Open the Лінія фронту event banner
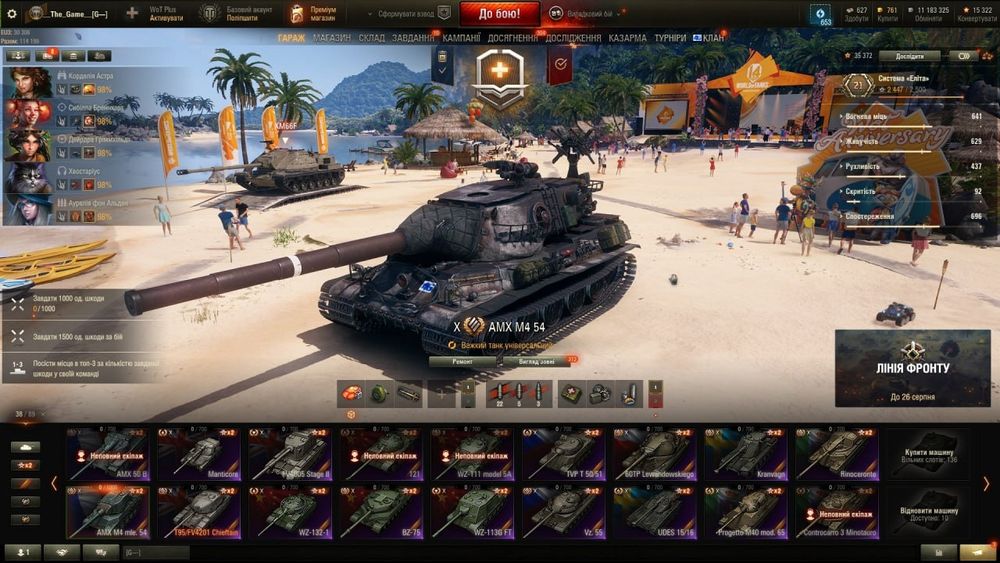 pyautogui.click(x=912, y=368)
